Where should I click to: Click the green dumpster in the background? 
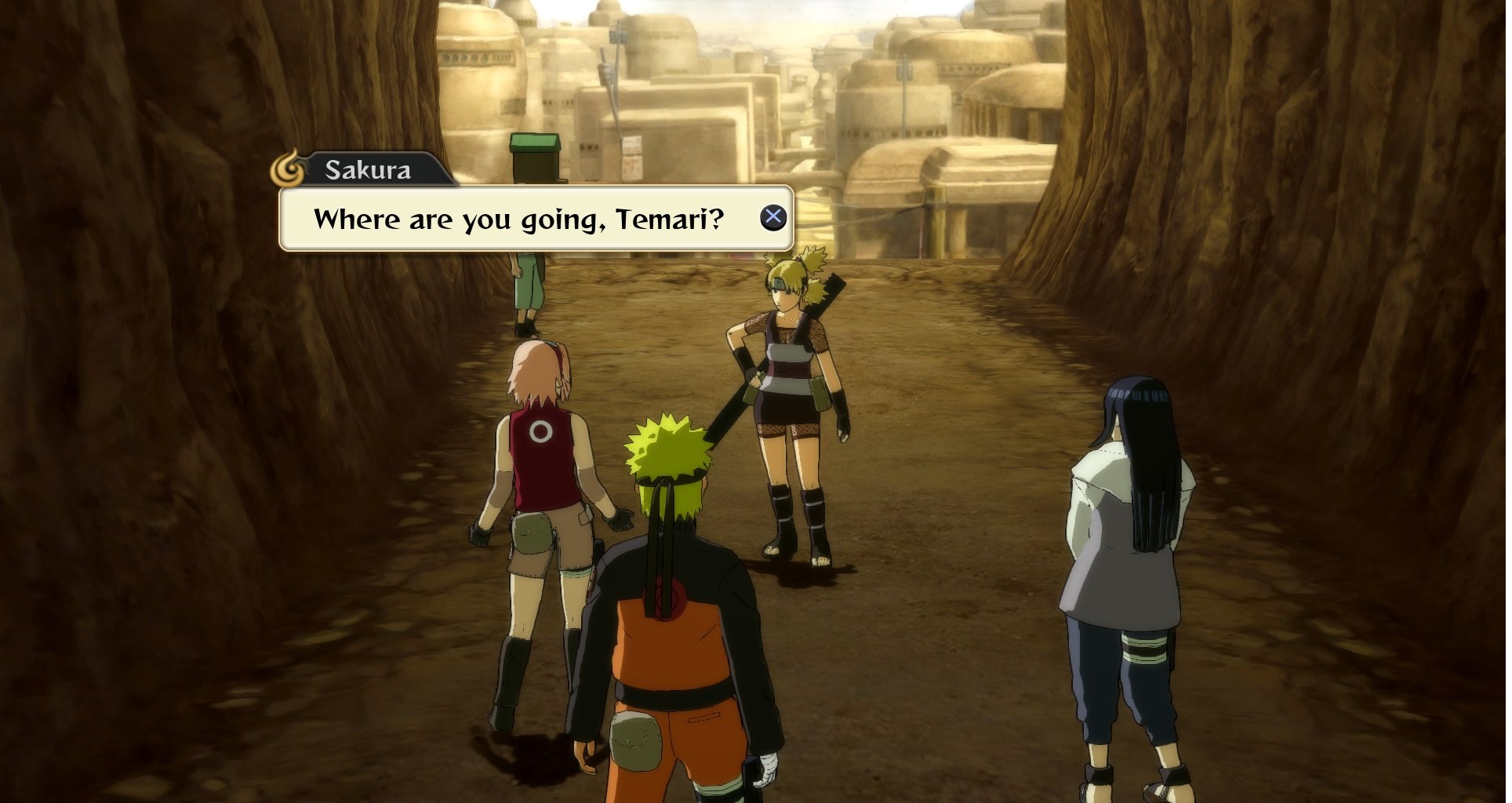pyautogui.click(x=536, y=157)
